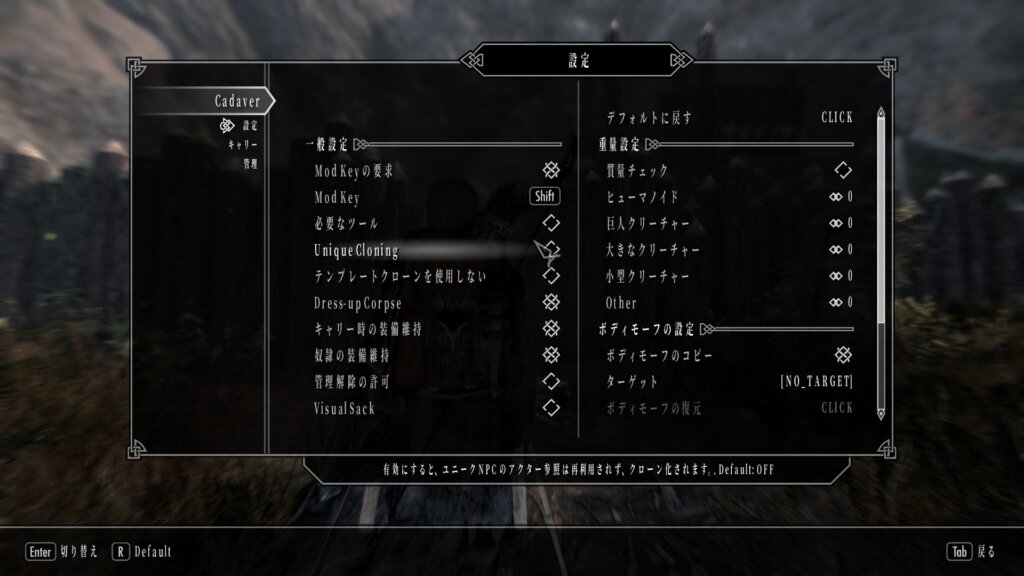Open the 管理 page
This screenshot has width=1024, height=576.
point(249,163)
